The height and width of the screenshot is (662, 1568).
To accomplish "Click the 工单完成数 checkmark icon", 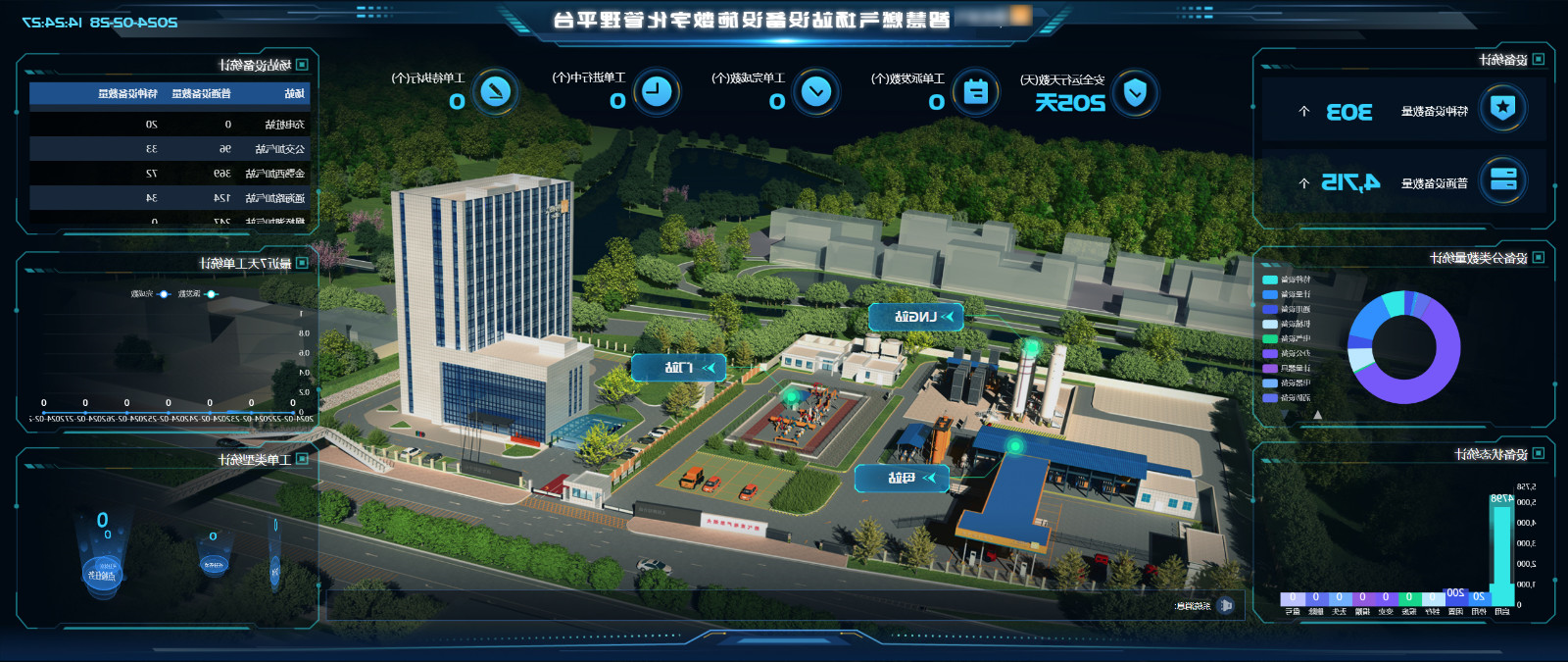I will click(x=815, y=92).
